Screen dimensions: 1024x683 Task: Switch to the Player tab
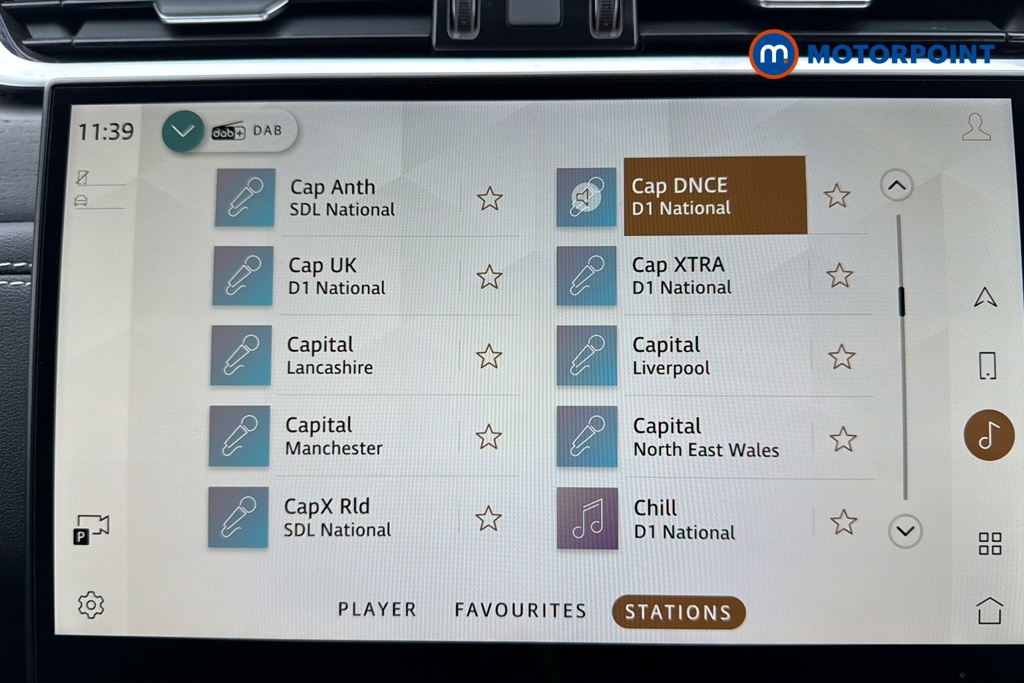[377, 610]
